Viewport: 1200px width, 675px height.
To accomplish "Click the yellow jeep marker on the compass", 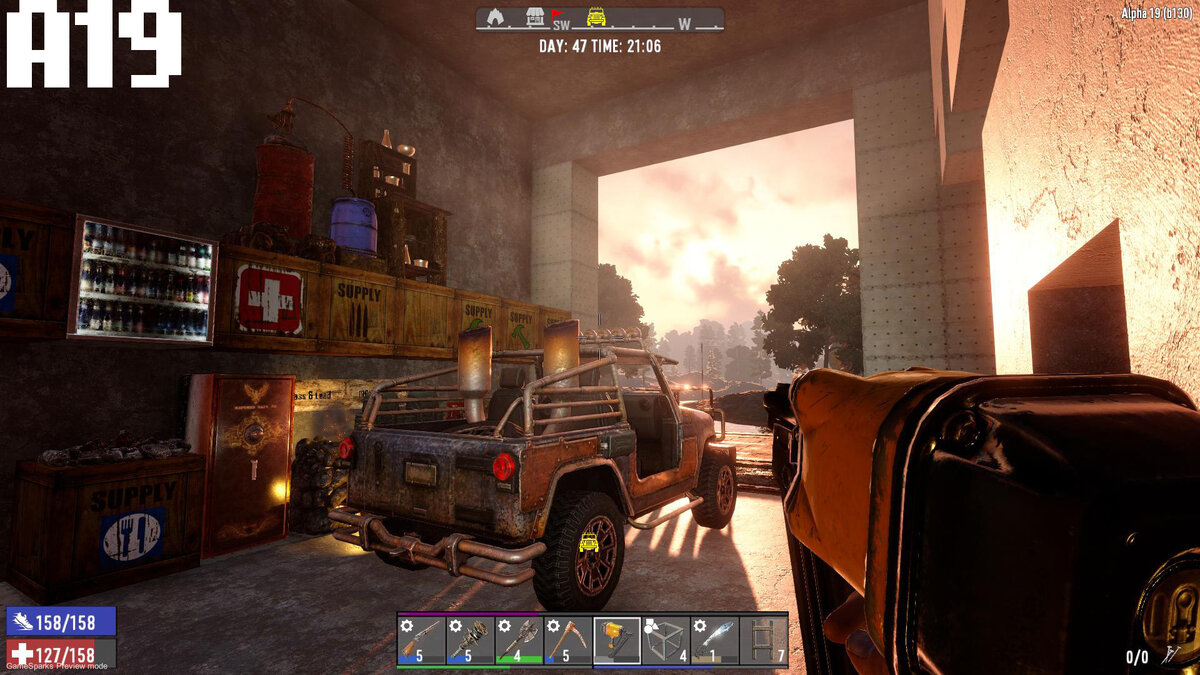I will pos(597,17).
